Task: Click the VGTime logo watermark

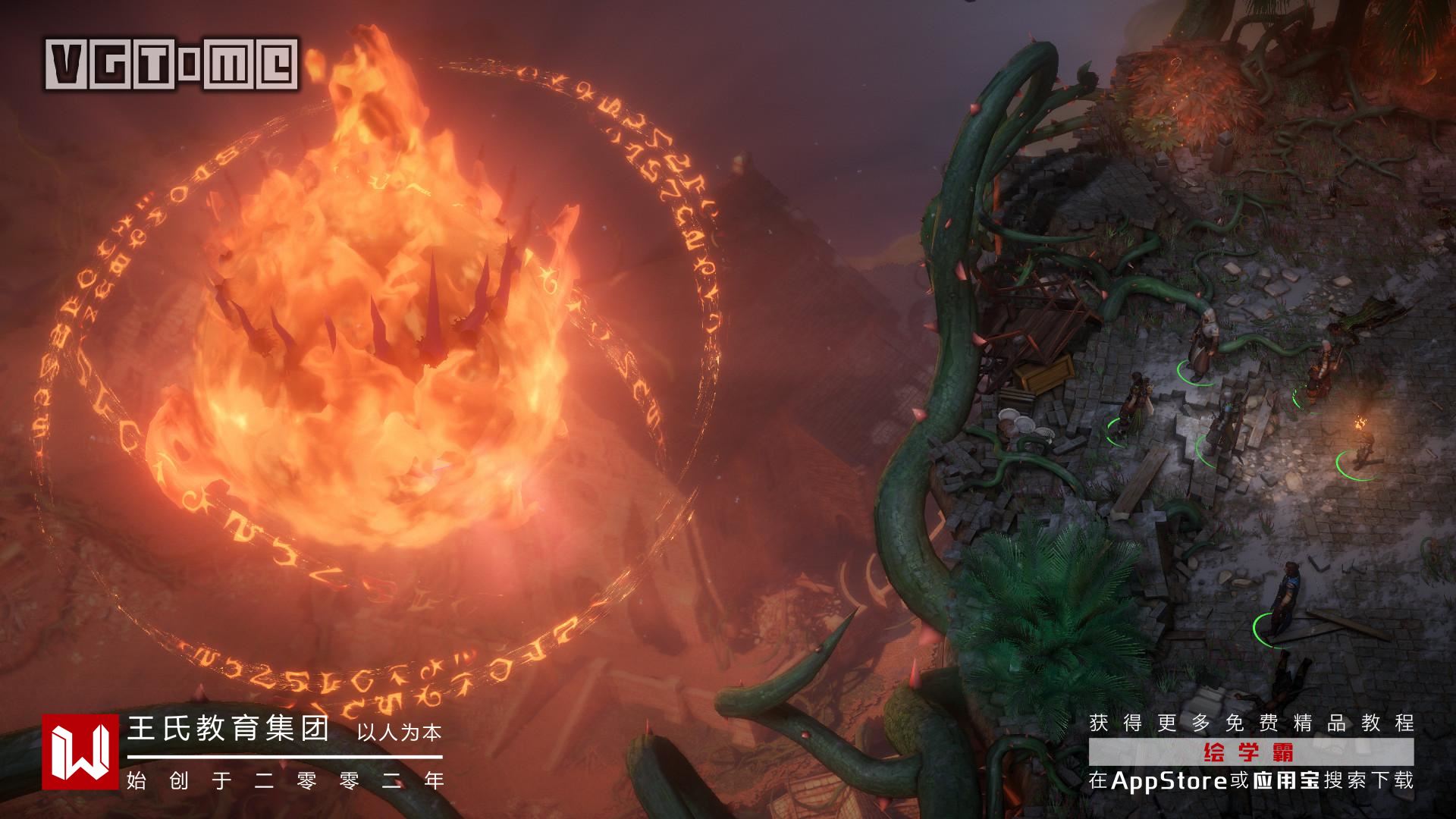Action: point(171,64)
